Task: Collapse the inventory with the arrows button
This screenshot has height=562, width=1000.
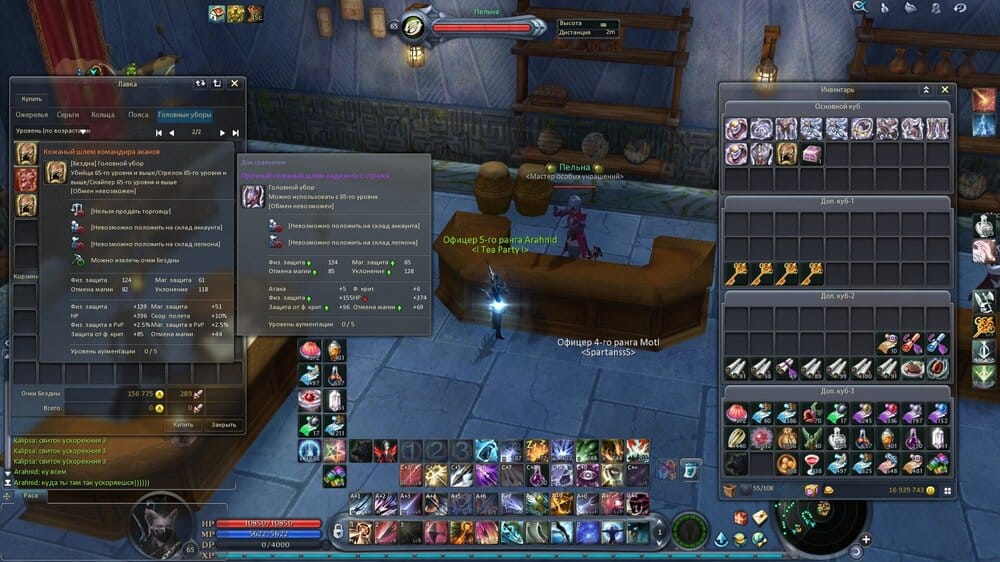Action: point(926,90)
